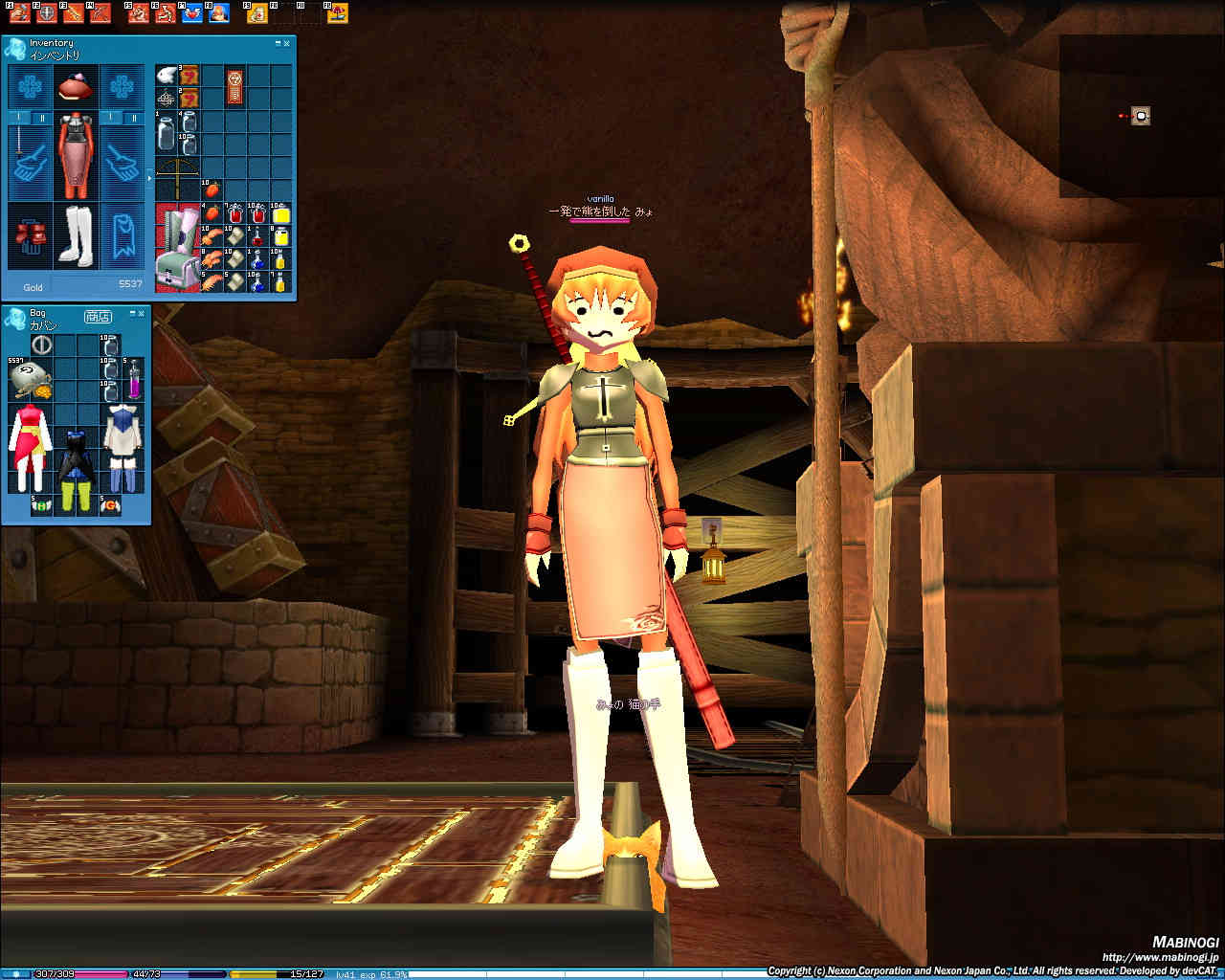Click the minimap in the corner

pyautogui.click(x=1141, y=116)
